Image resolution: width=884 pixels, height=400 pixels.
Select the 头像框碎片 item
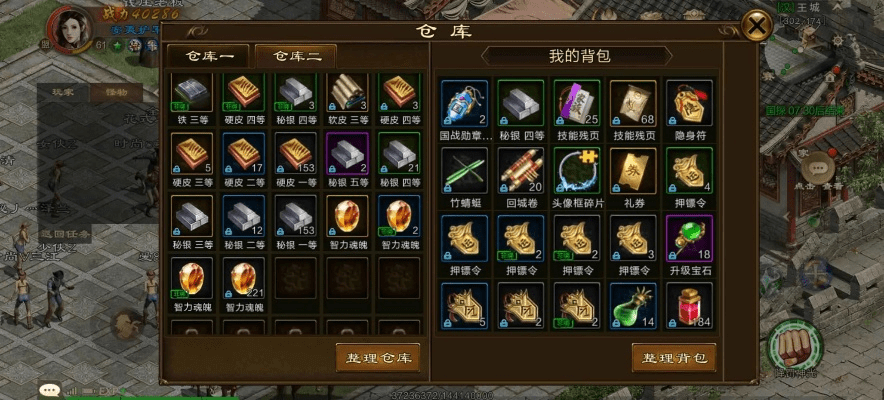(x=577, y=172)
